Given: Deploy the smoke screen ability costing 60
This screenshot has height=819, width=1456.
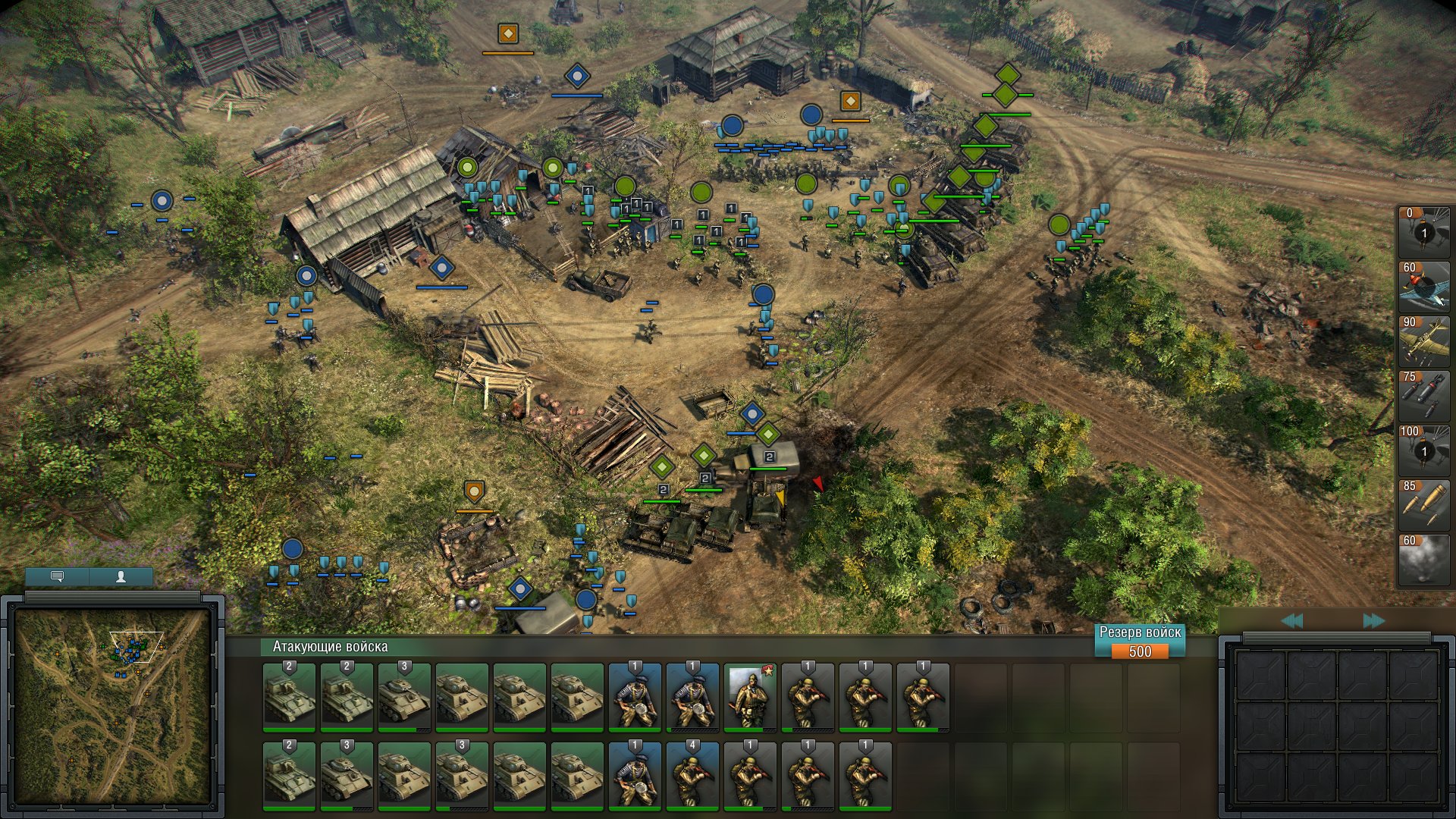Looking at the screenshot, I should tap(1423, 560).
